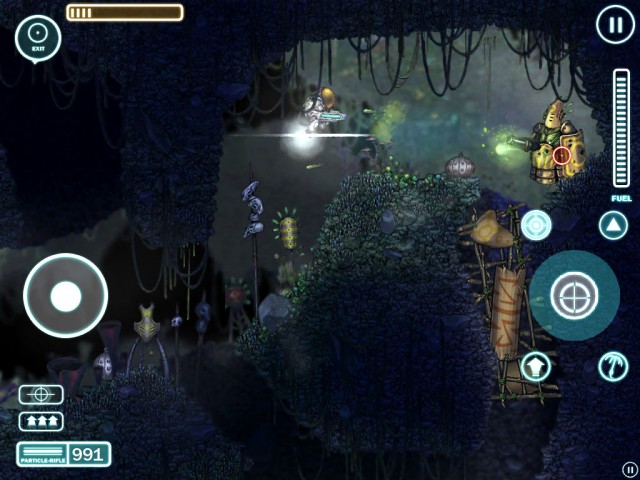Screen dimensions: 640x480
Task: Tap the single up-arrow button
Action: [536, 367]
